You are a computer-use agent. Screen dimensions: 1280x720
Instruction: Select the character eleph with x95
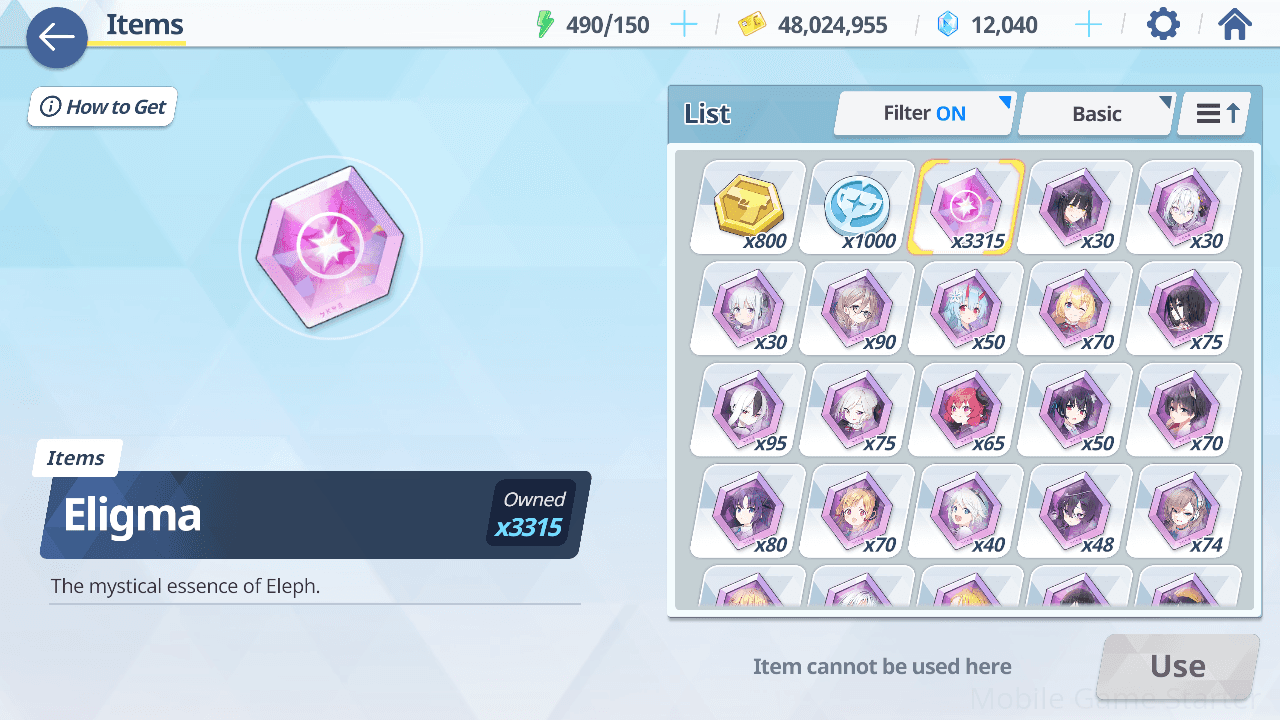coord(748,409)
